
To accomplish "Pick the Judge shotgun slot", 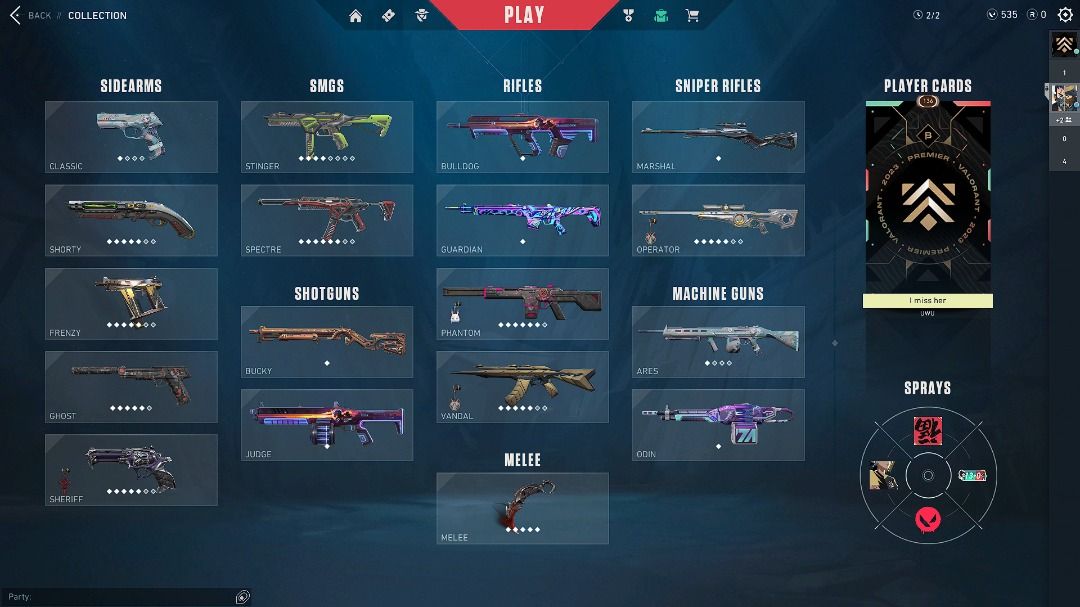I will [x=327, y=425].
